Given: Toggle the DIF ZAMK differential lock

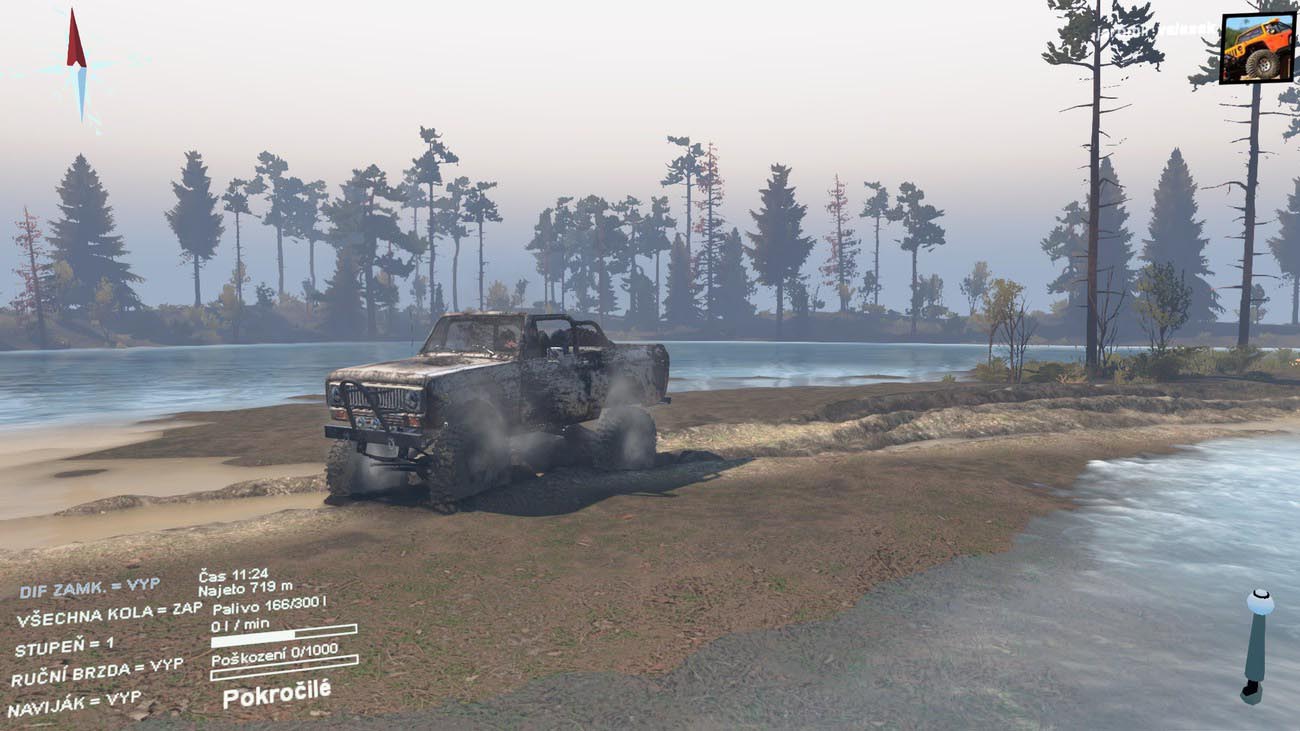Looking at the screenshot, I should [88, 587].
